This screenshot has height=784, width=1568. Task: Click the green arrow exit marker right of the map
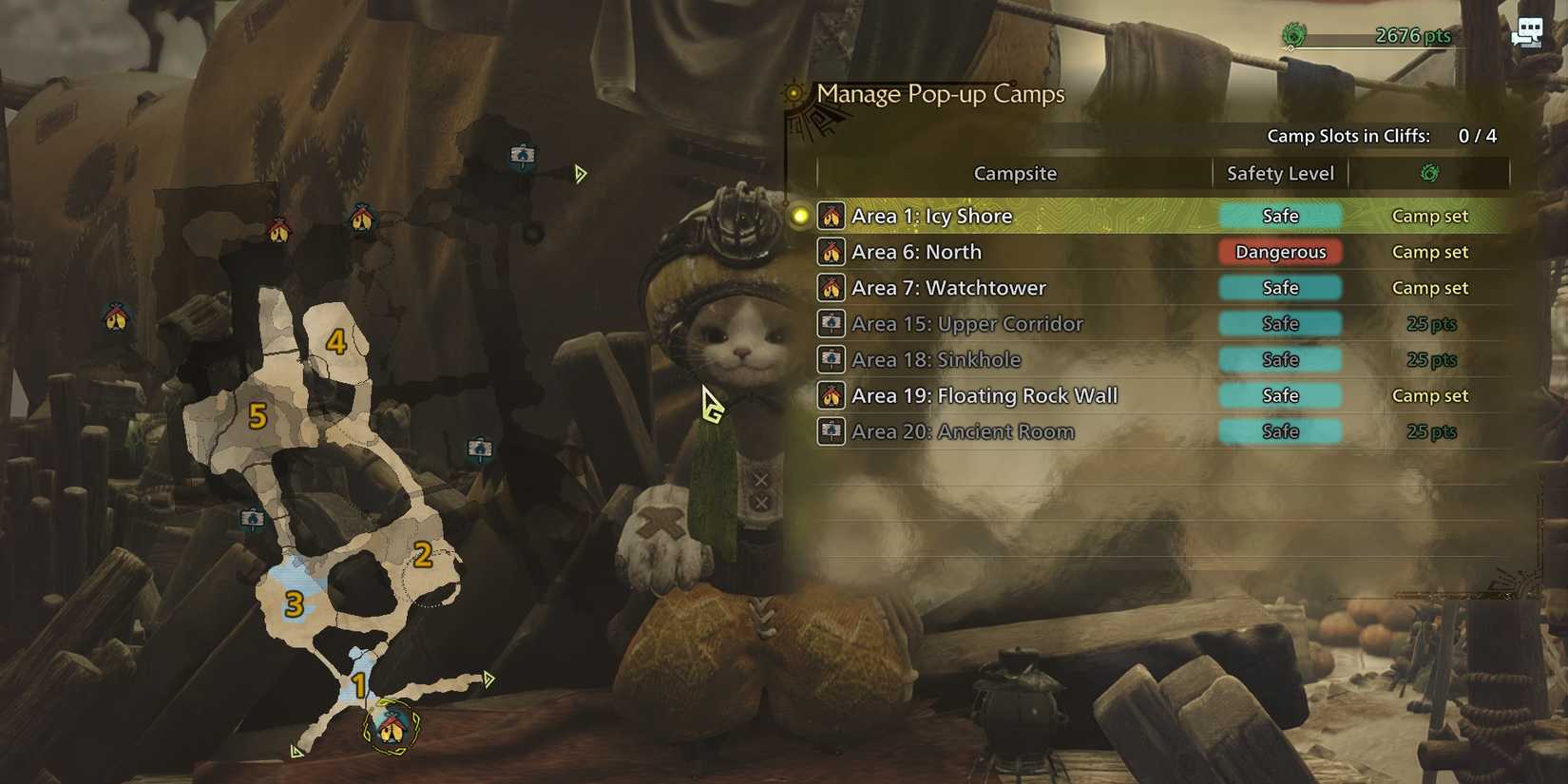pyautogui.click(x=580, y=174)
